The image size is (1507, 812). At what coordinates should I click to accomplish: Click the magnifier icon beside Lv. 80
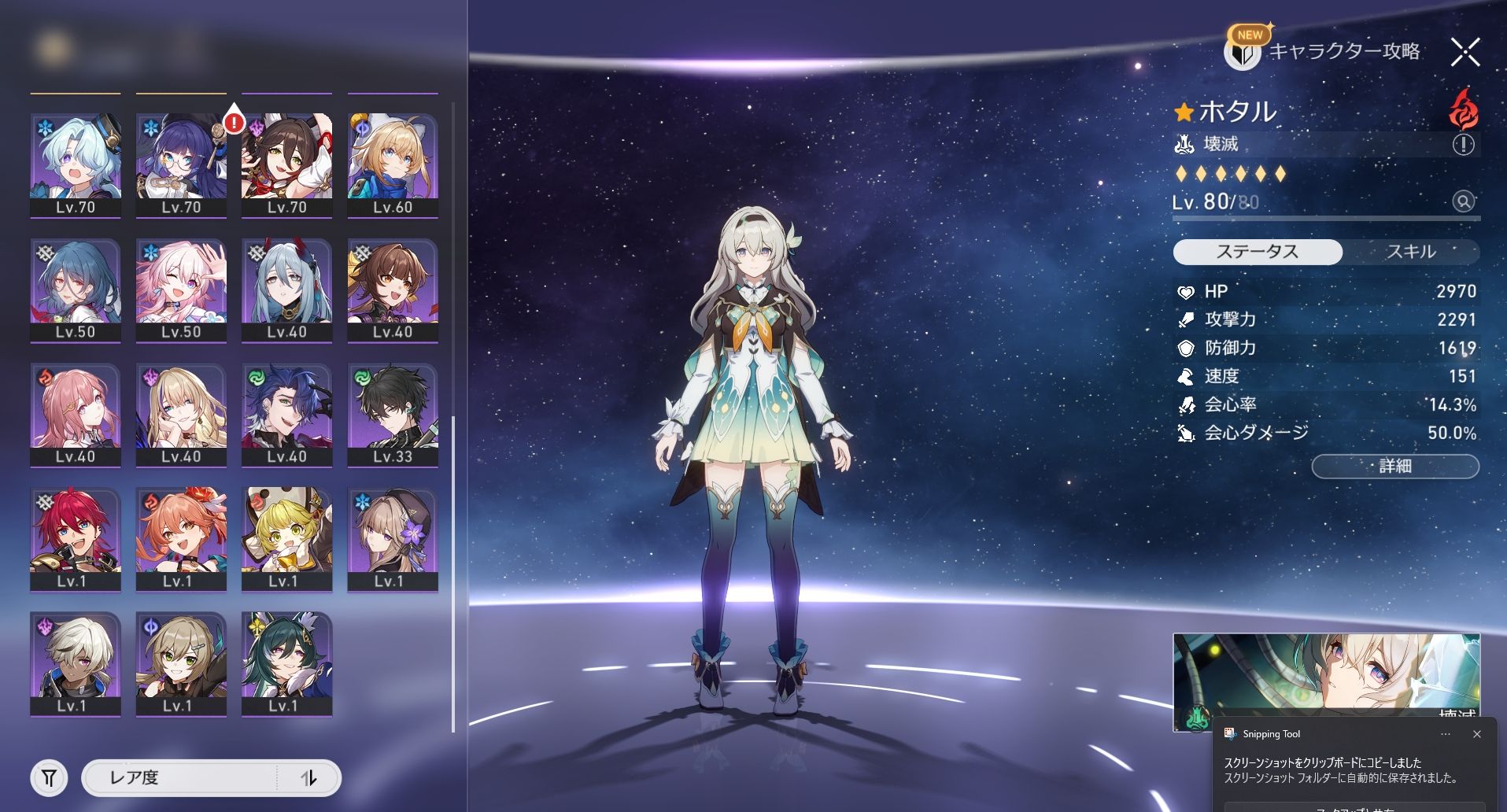[x=1463, y=201]
